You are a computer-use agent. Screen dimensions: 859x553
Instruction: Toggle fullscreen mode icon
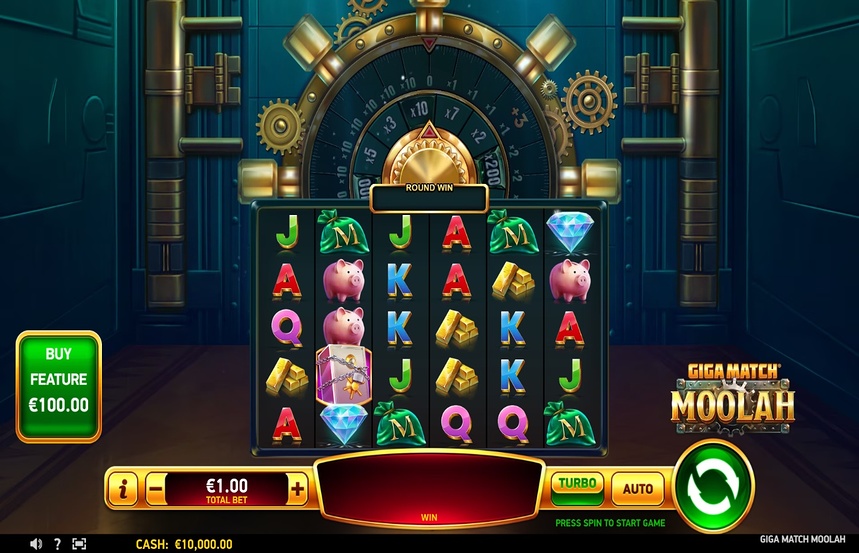pos(79,544)
